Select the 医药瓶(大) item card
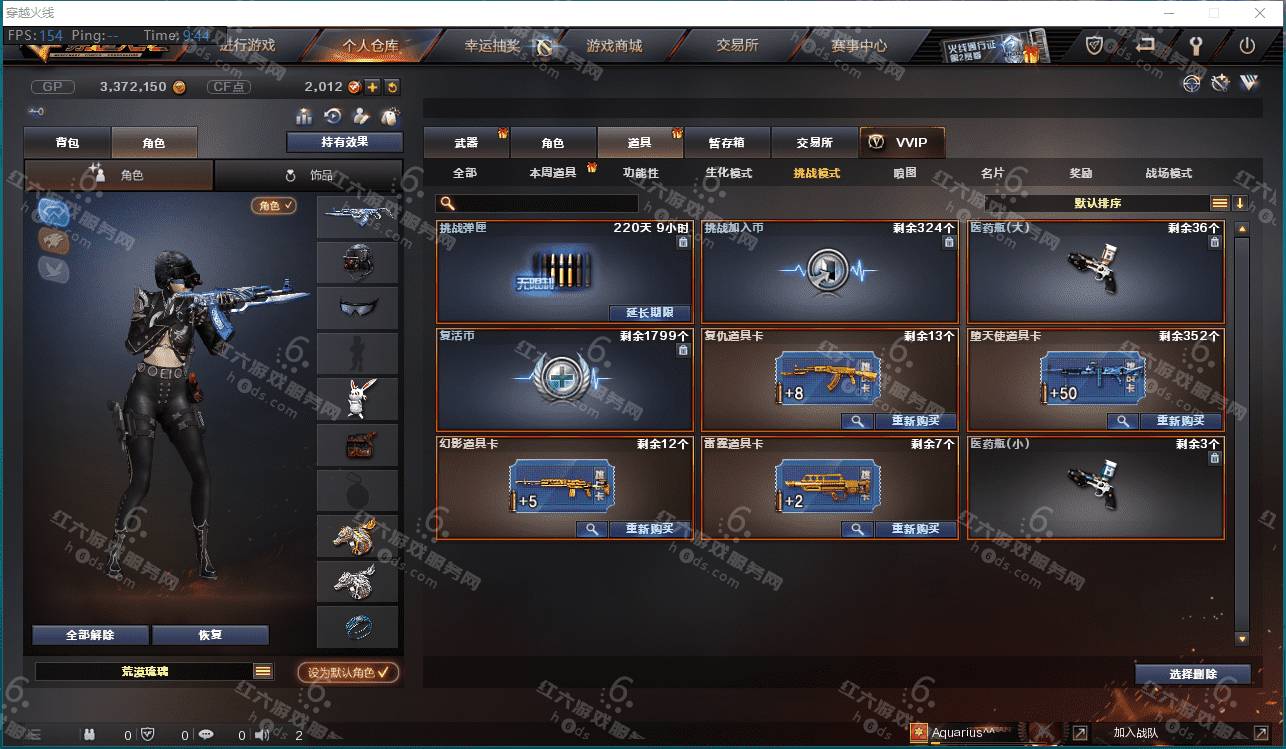 (1095, 271)
